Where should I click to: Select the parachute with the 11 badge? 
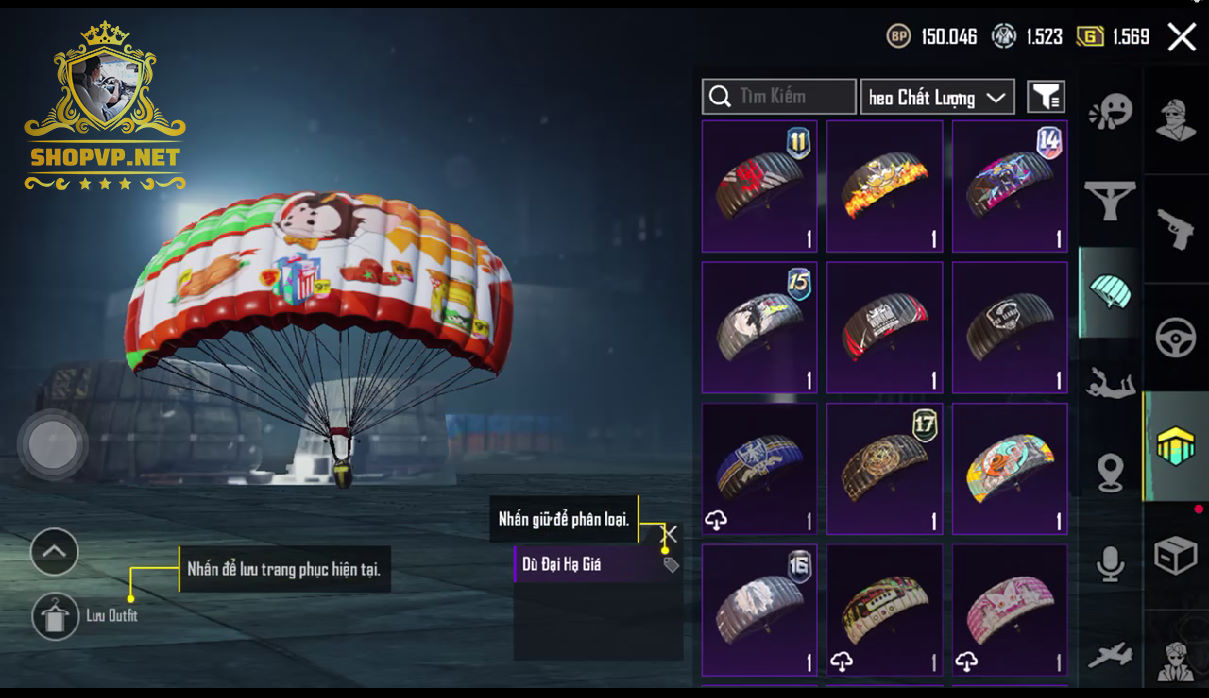pyautogui.click(x=760, y=186)
